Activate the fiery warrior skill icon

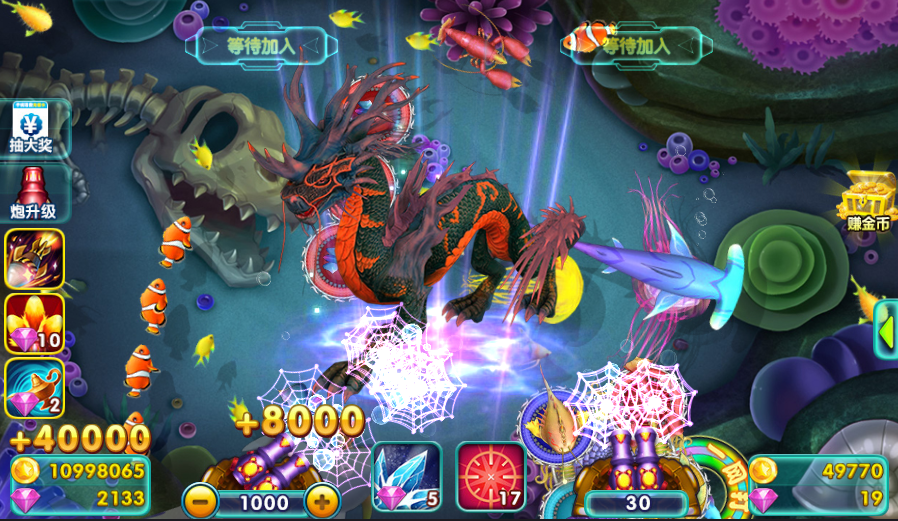click(x=35, y=258)
